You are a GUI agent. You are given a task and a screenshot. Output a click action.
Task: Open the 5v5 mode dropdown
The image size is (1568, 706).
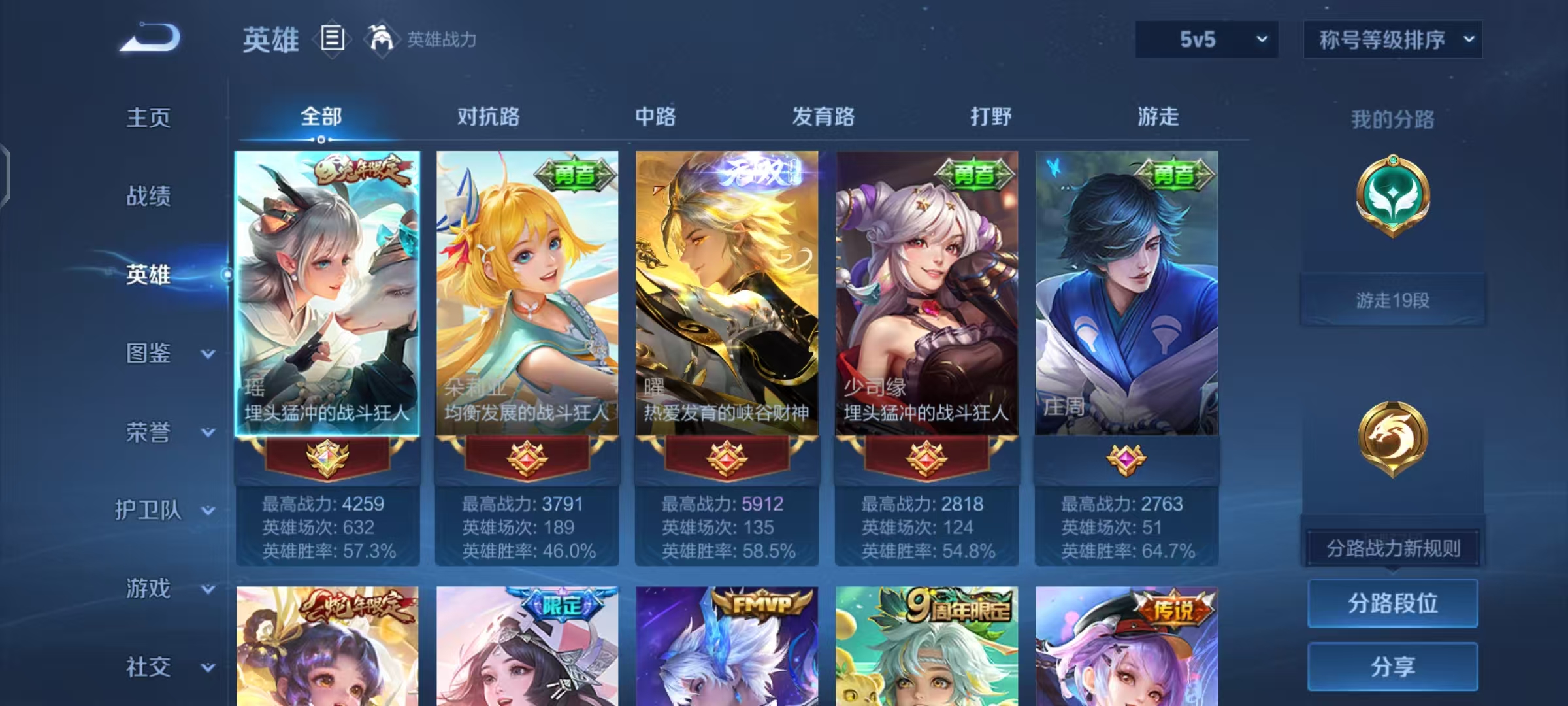click(1205, 39)
